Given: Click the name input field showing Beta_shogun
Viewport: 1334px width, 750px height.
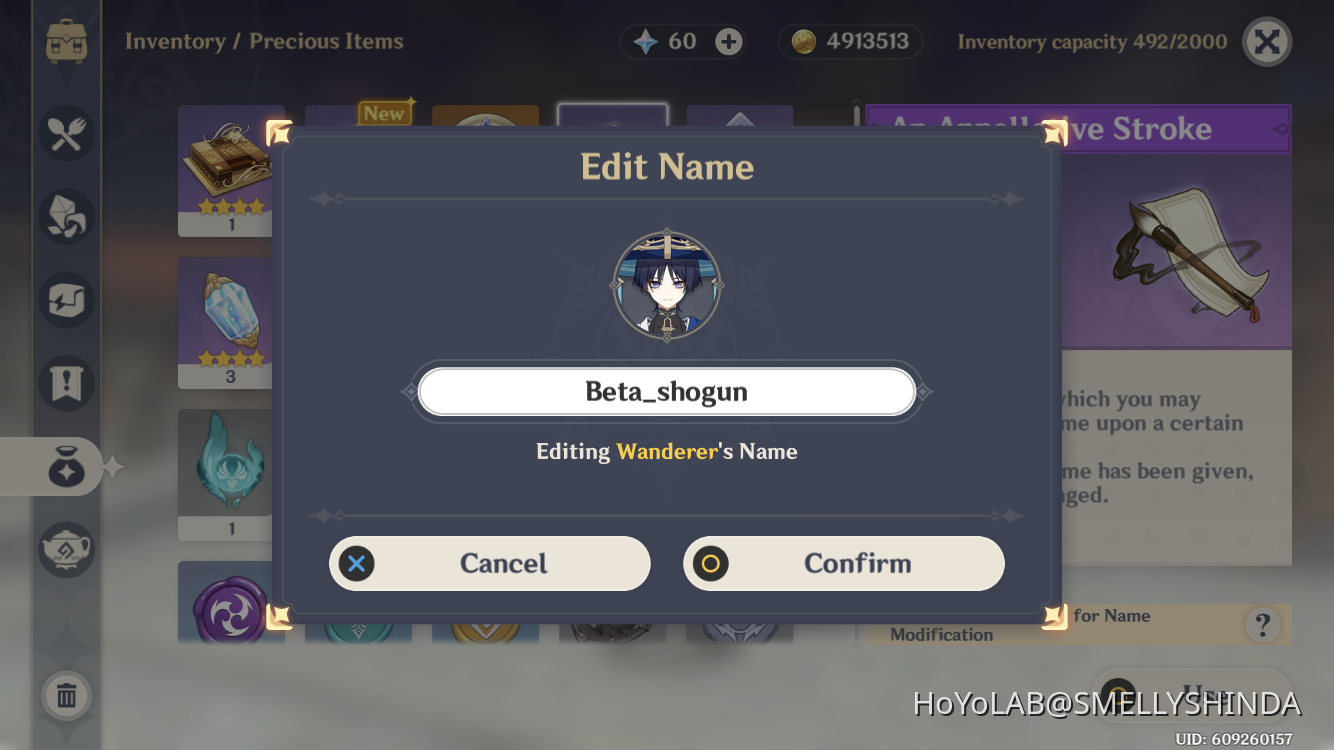Looking at the screenshot, I should [x=667, y=391].
